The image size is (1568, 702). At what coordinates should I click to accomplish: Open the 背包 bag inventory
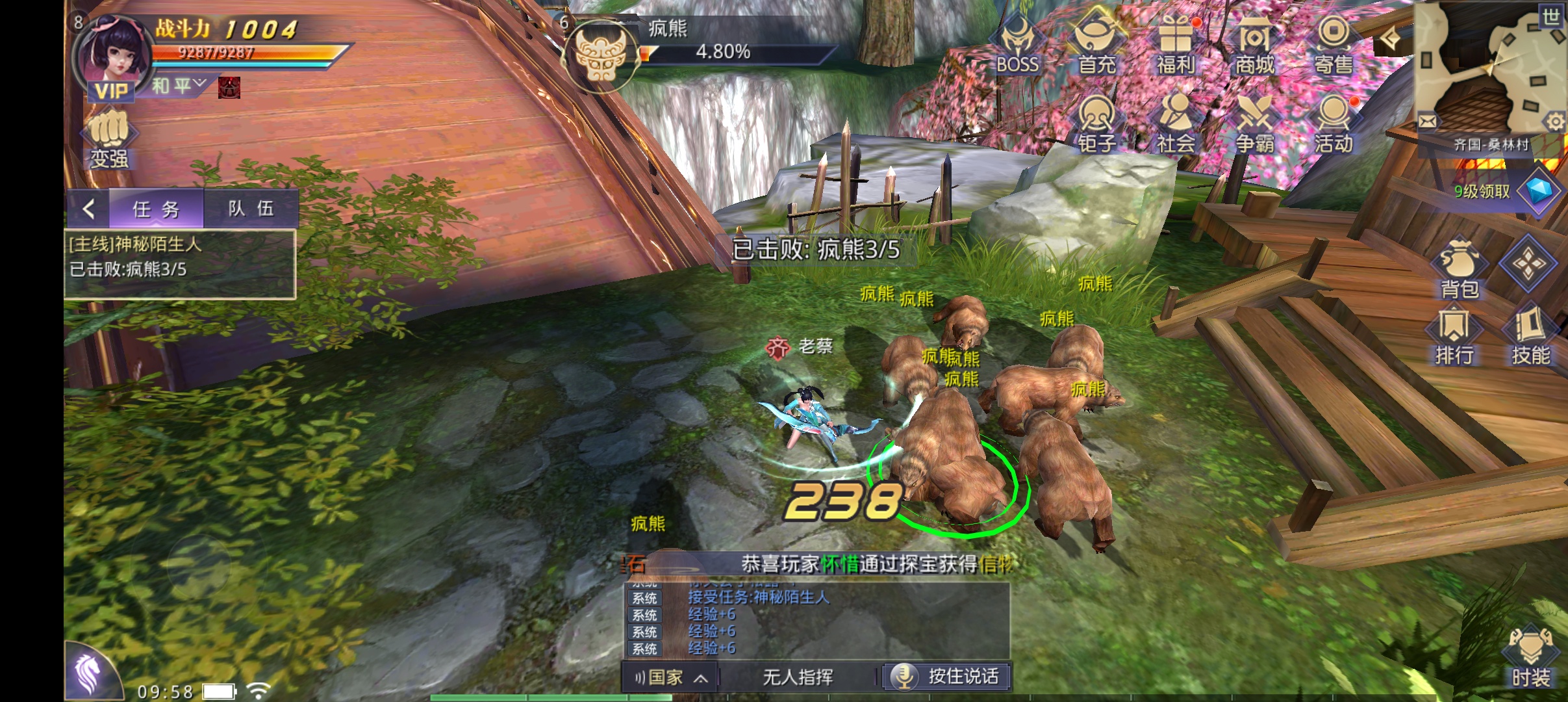[x=1459, y=270]
